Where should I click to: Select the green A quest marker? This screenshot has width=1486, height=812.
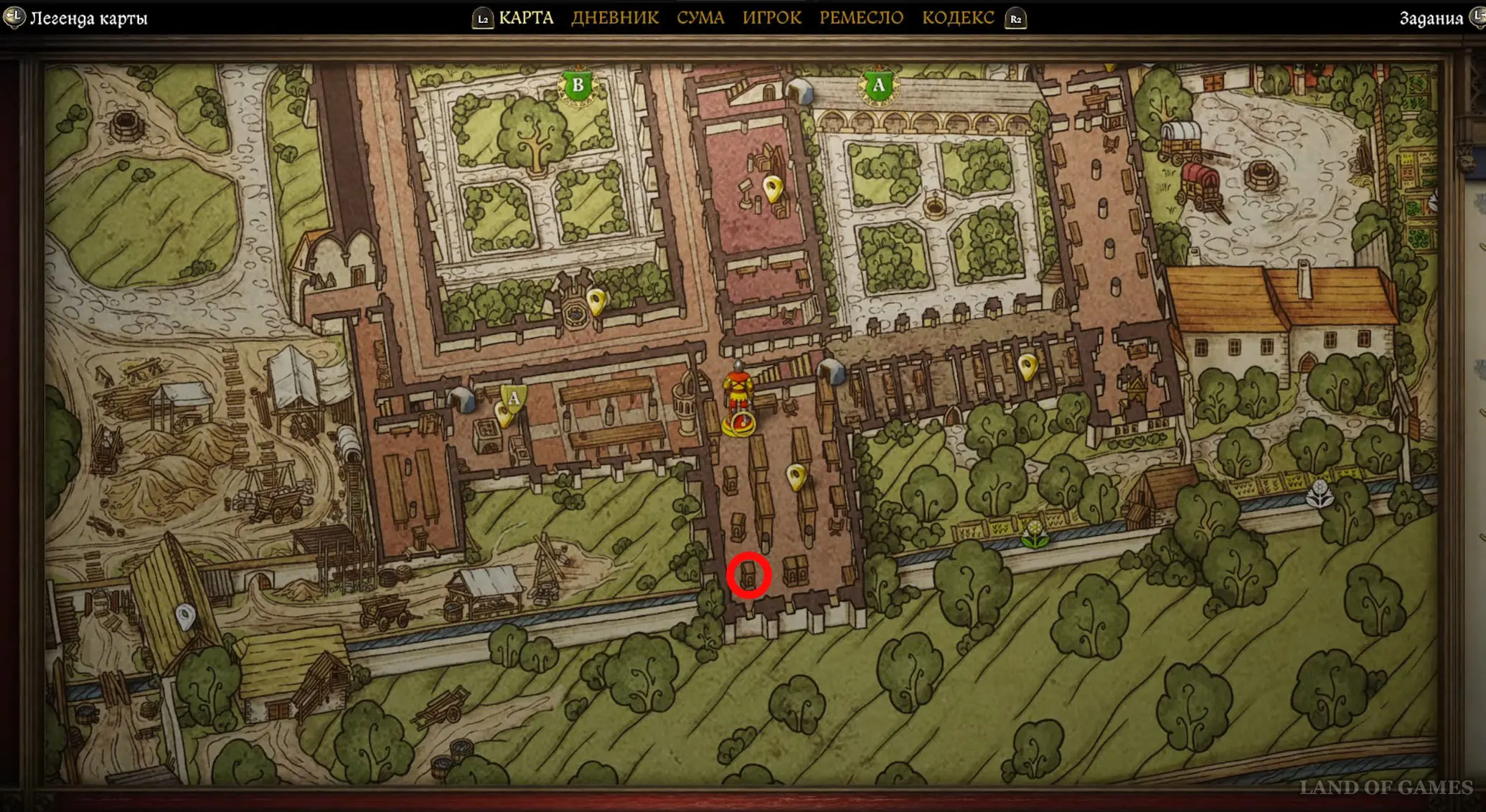pos(878,87)
